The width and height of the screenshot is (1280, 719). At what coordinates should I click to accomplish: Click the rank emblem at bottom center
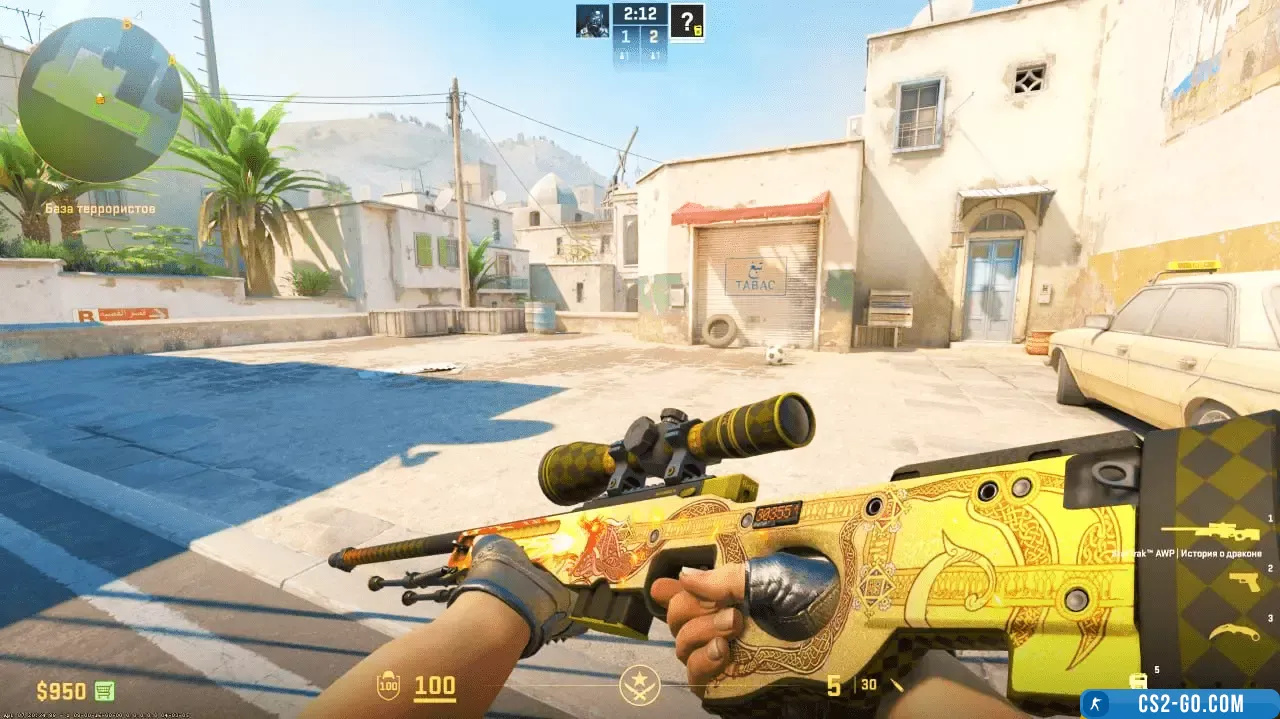(639, 685)
